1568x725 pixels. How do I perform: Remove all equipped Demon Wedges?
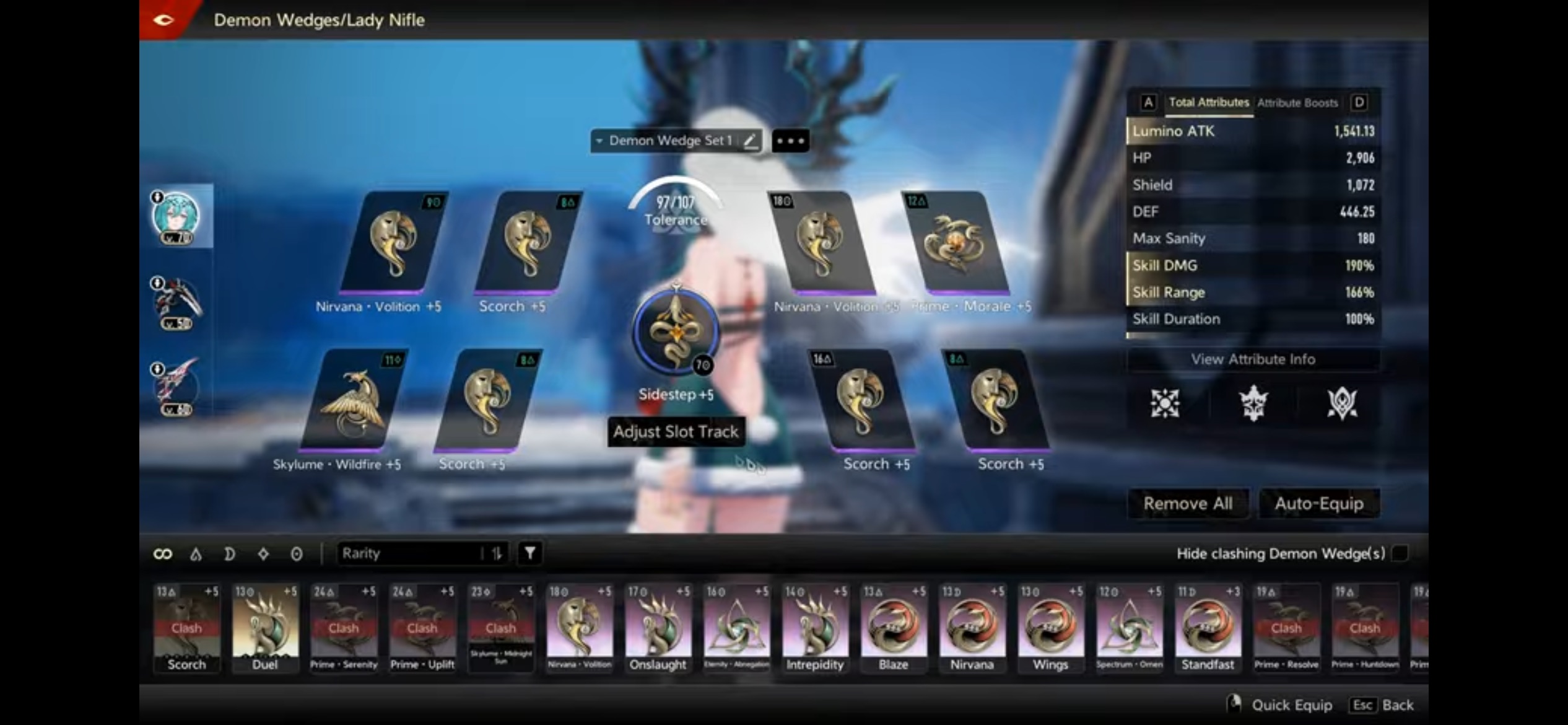(1187, 503)
